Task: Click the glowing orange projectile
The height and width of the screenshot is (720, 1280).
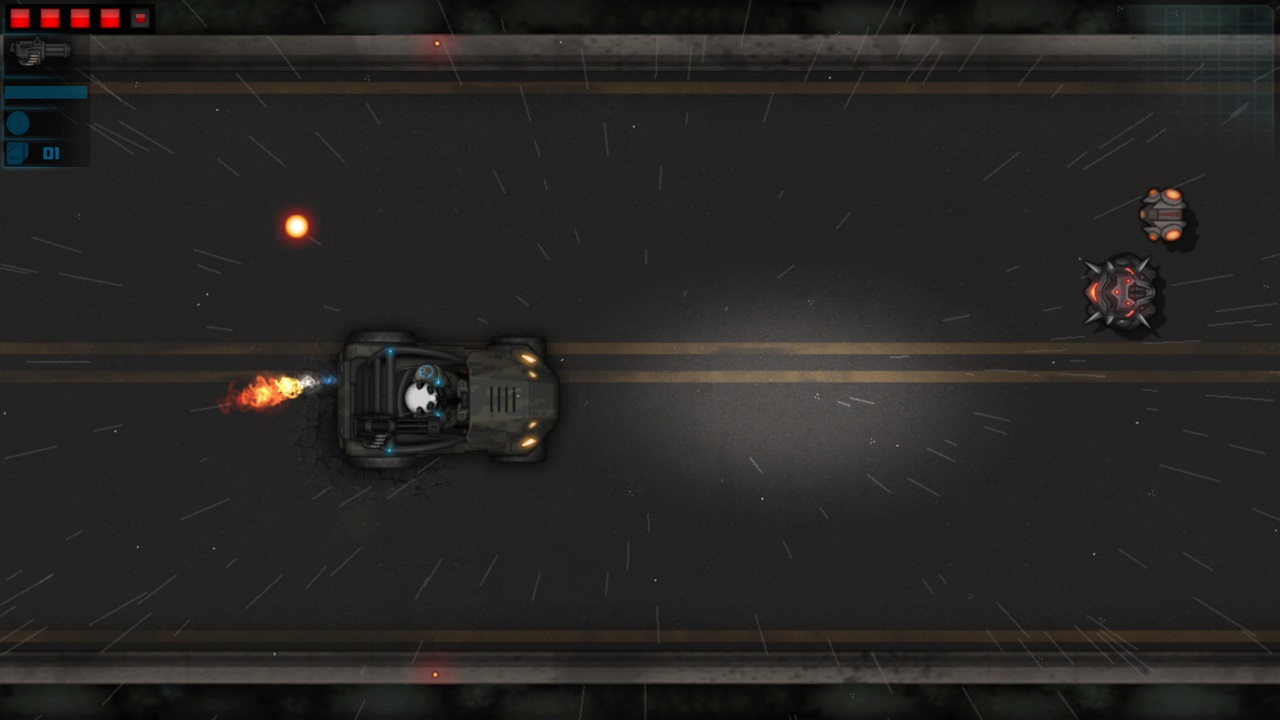Action: pos(296,225)
